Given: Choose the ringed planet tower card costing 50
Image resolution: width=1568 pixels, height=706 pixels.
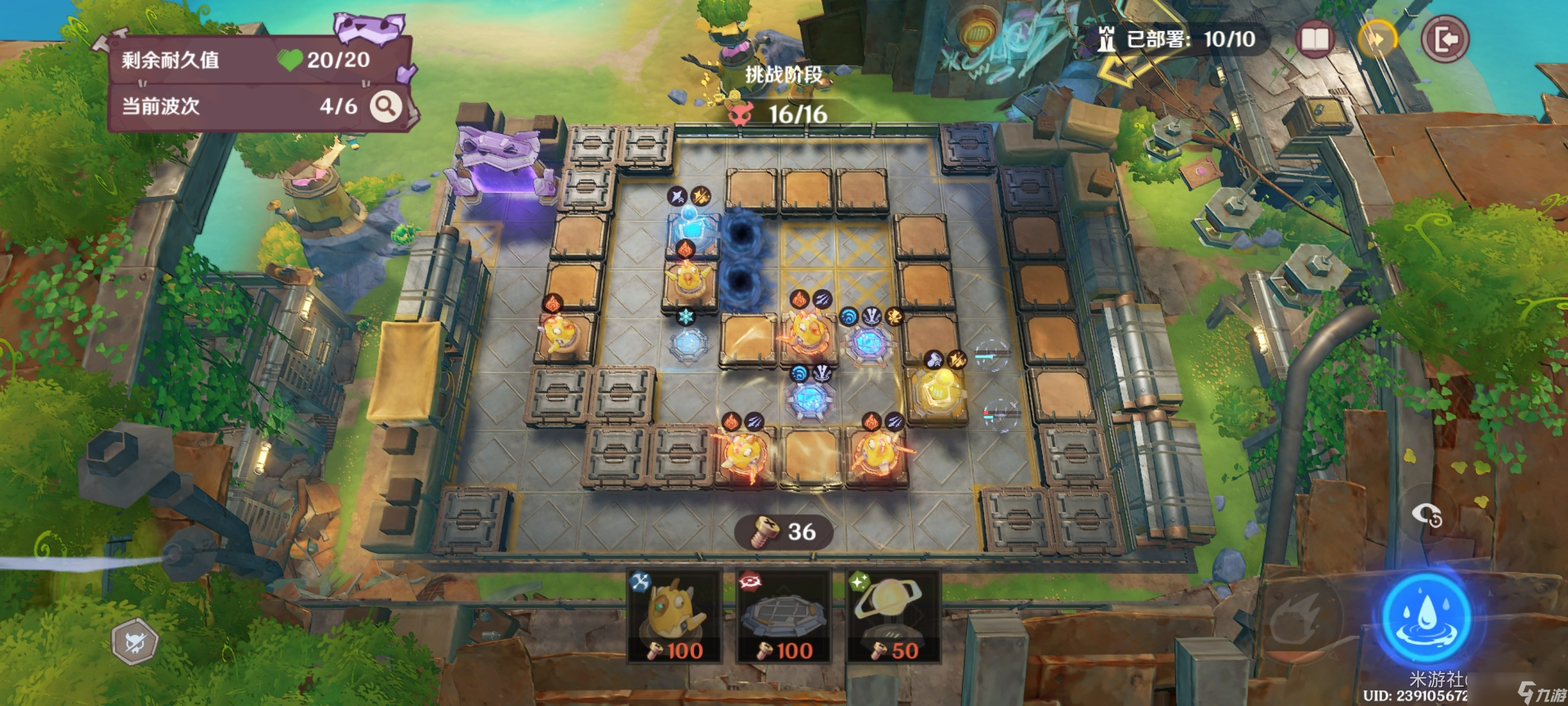Looking at the screenshot, I should (892, 615).
